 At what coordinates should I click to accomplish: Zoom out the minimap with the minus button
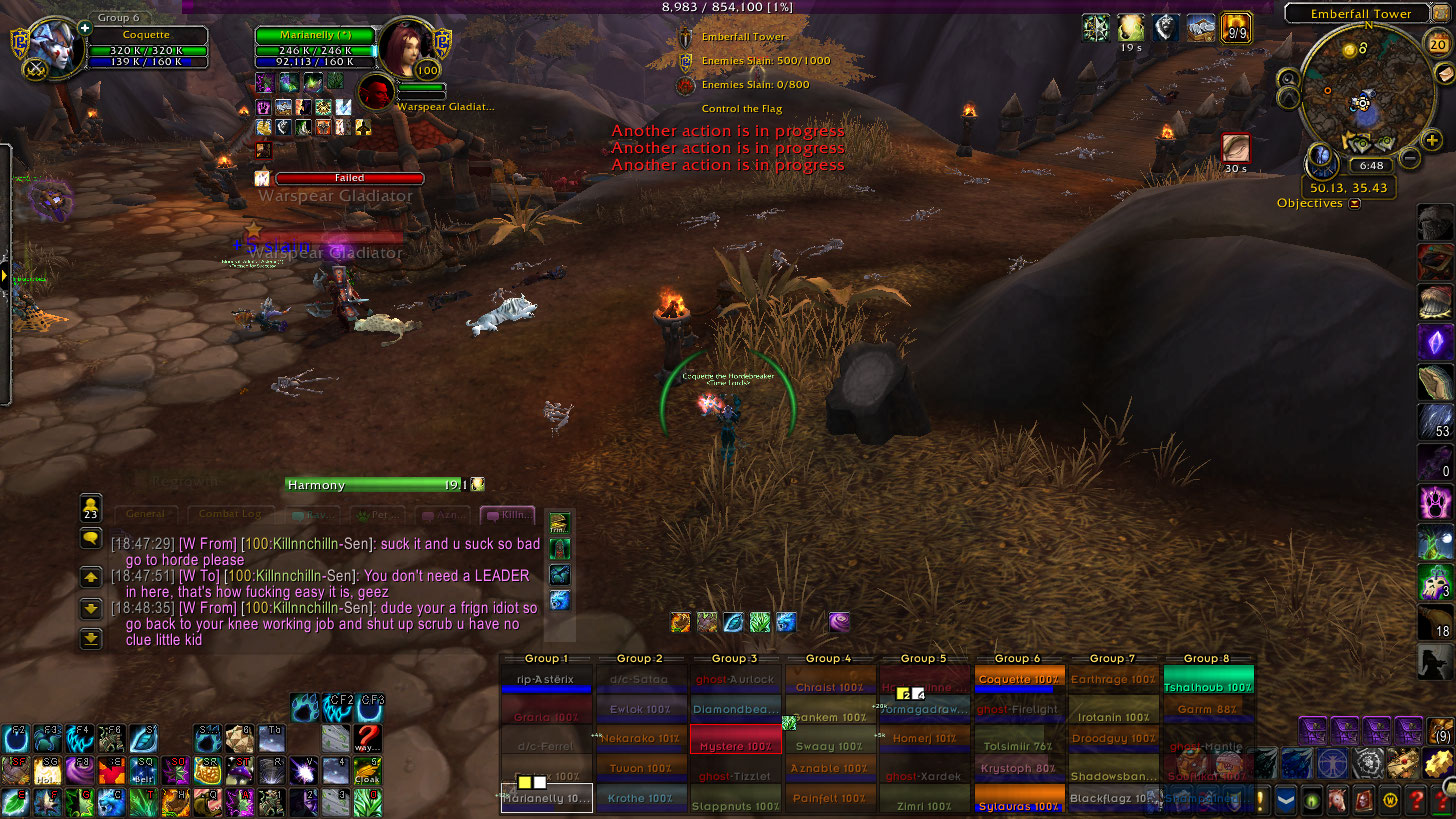coord(1409,158)
